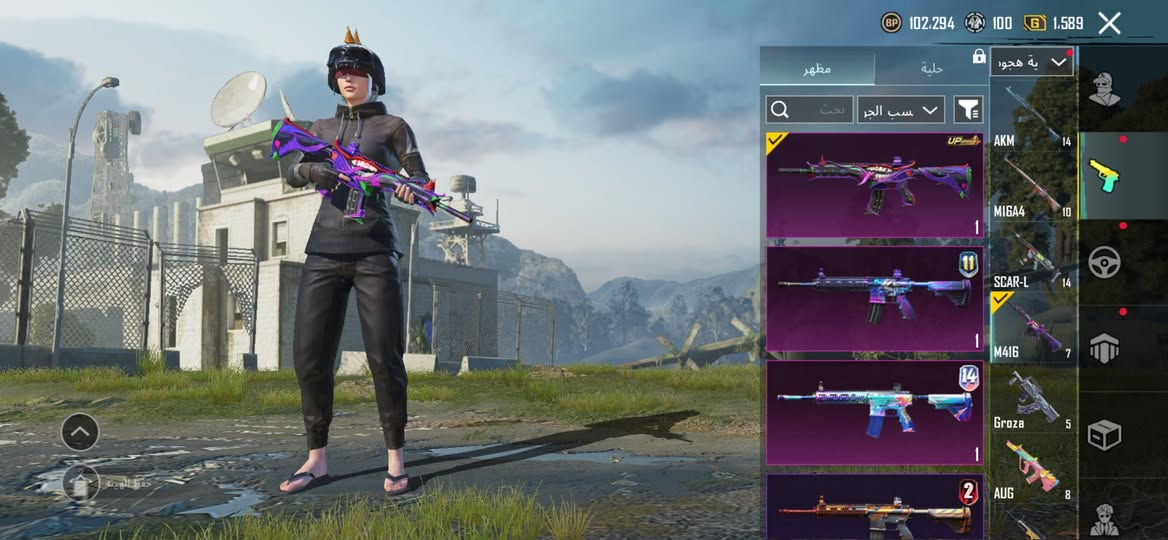Close the inventory with the X button
This screenshot has width=1168, height=540.
click(1110, 23)
